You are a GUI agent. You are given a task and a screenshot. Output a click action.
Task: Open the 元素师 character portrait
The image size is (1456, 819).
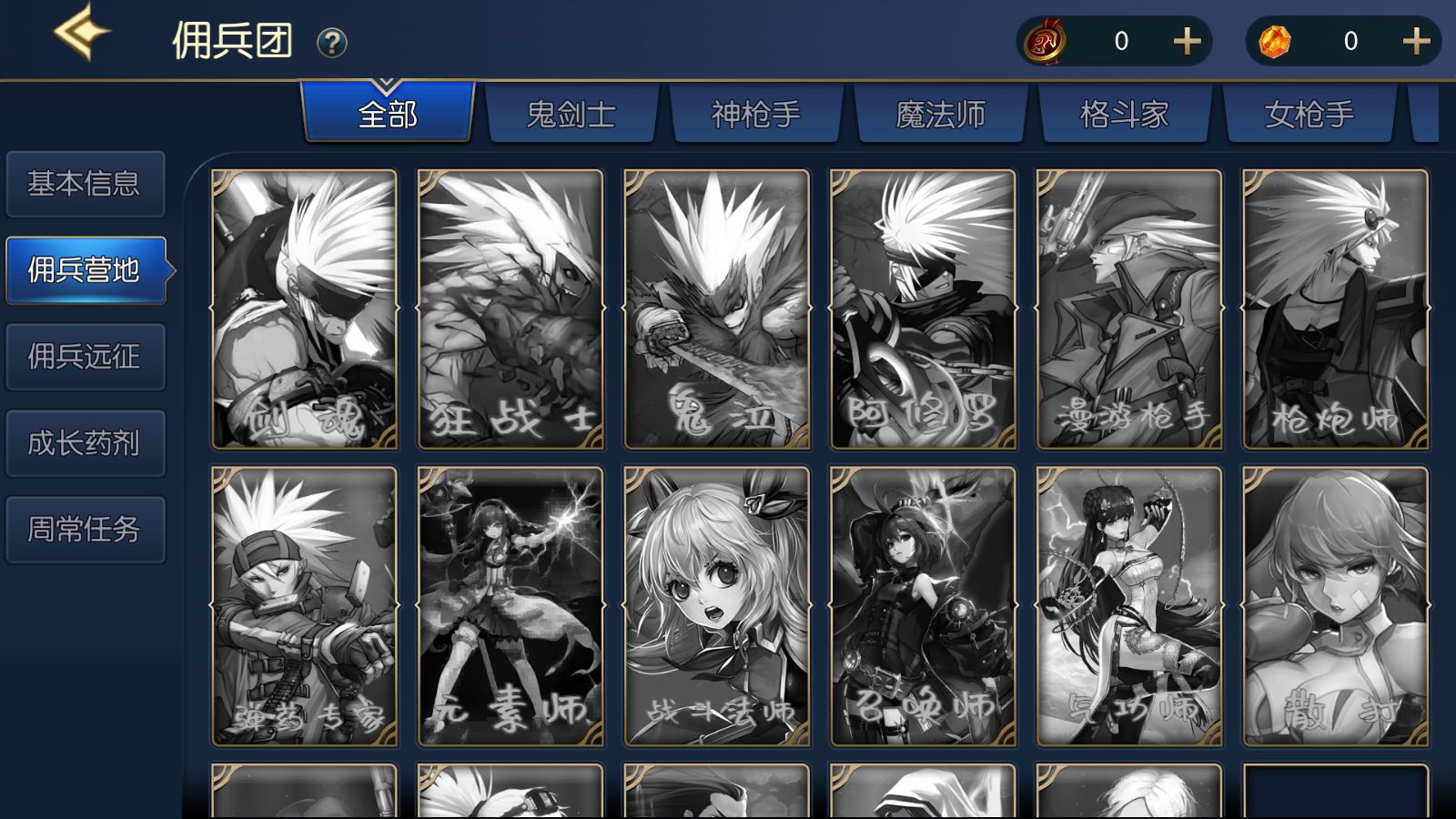(x=511, y=605)
